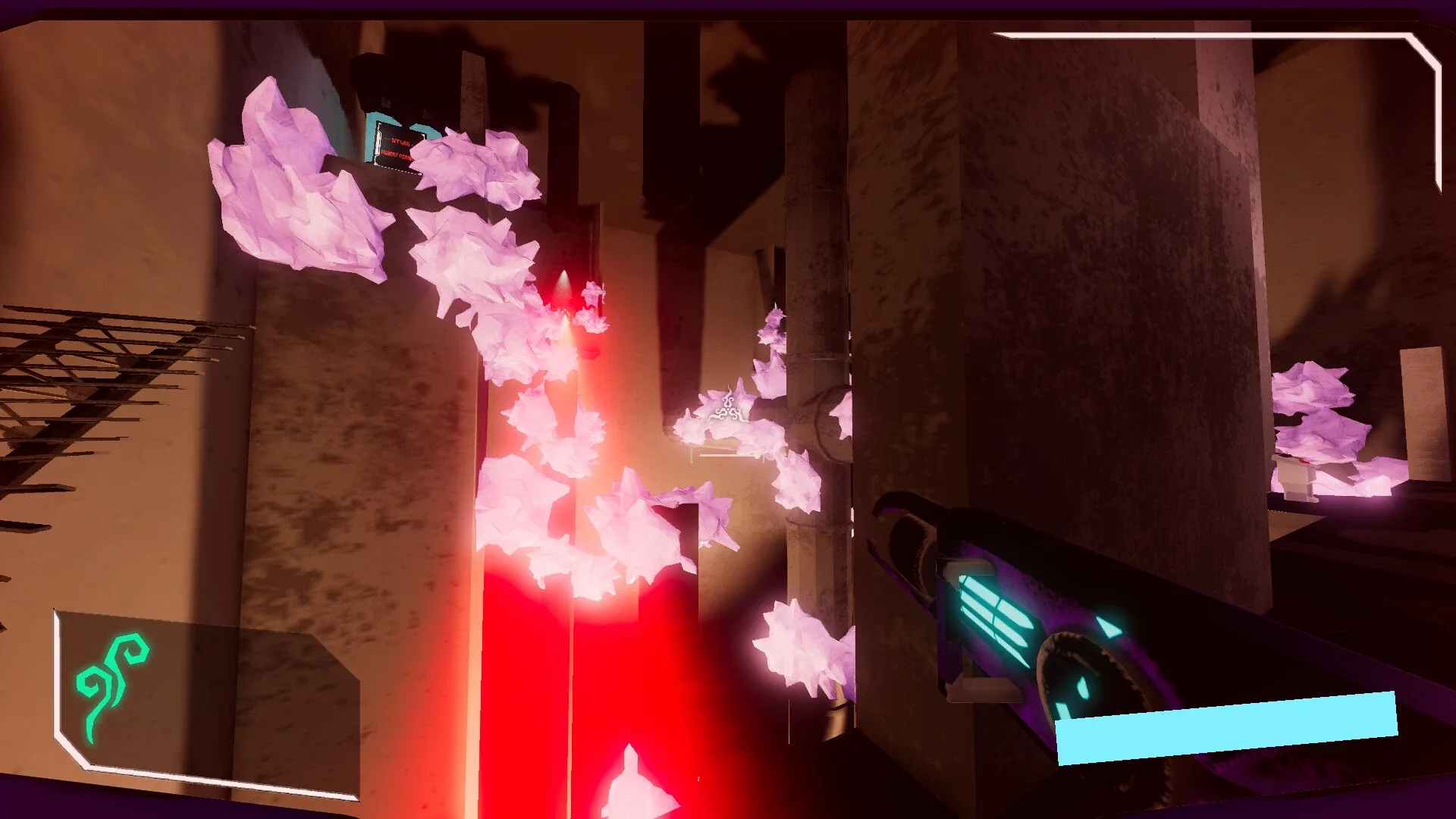Click the second red warning line on monitor
The image size is (1456, 819).
coord(397,155)
